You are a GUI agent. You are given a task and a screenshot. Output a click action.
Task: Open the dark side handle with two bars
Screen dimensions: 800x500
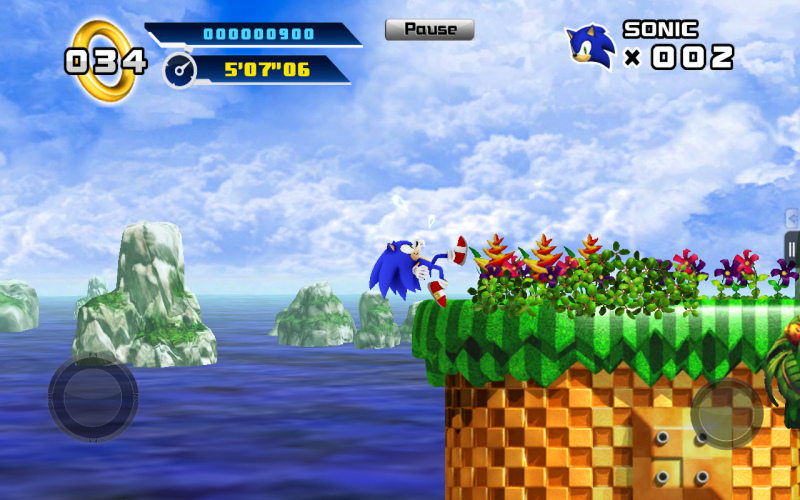792,248
